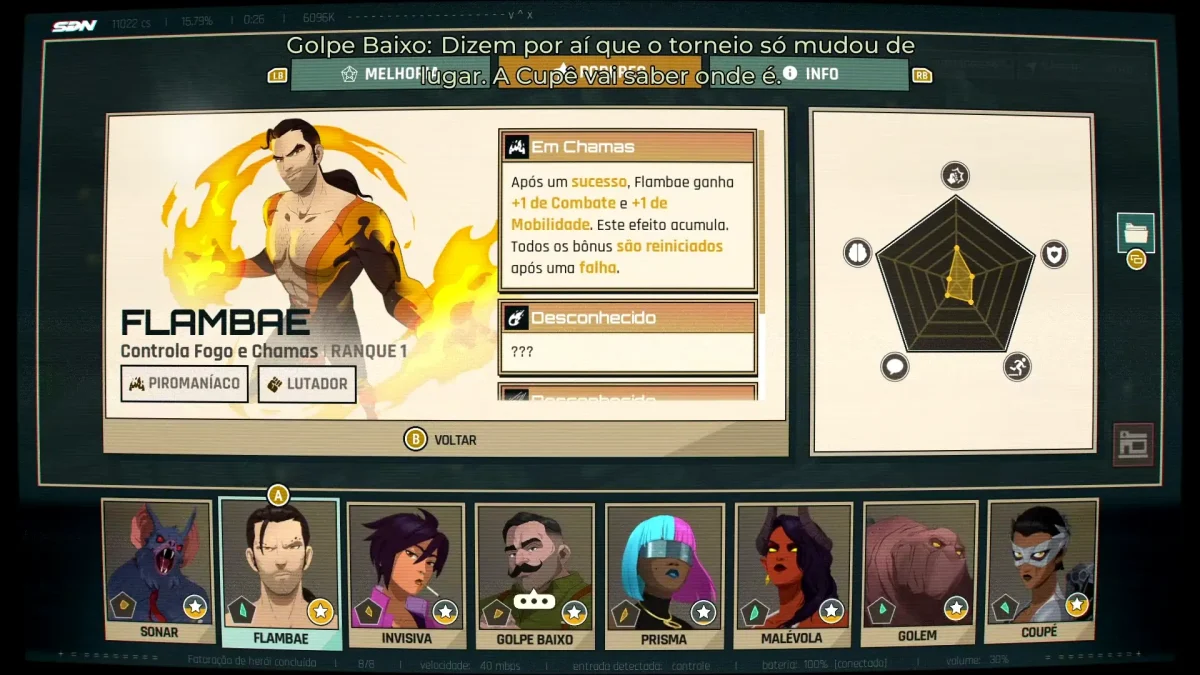Image resolution: width=1200 pixels, height=675 pixels.
Task: Click the Lutador trait tag
Action: [x=307, y=384]
